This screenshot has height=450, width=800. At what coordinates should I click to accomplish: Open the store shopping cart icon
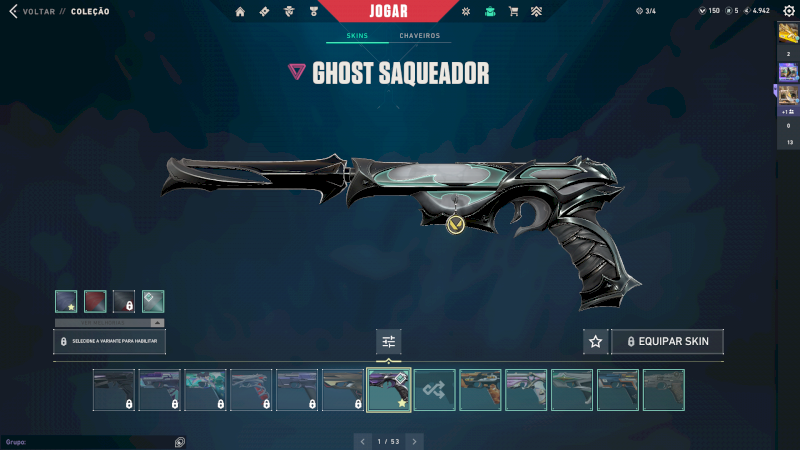pos(513,12)
